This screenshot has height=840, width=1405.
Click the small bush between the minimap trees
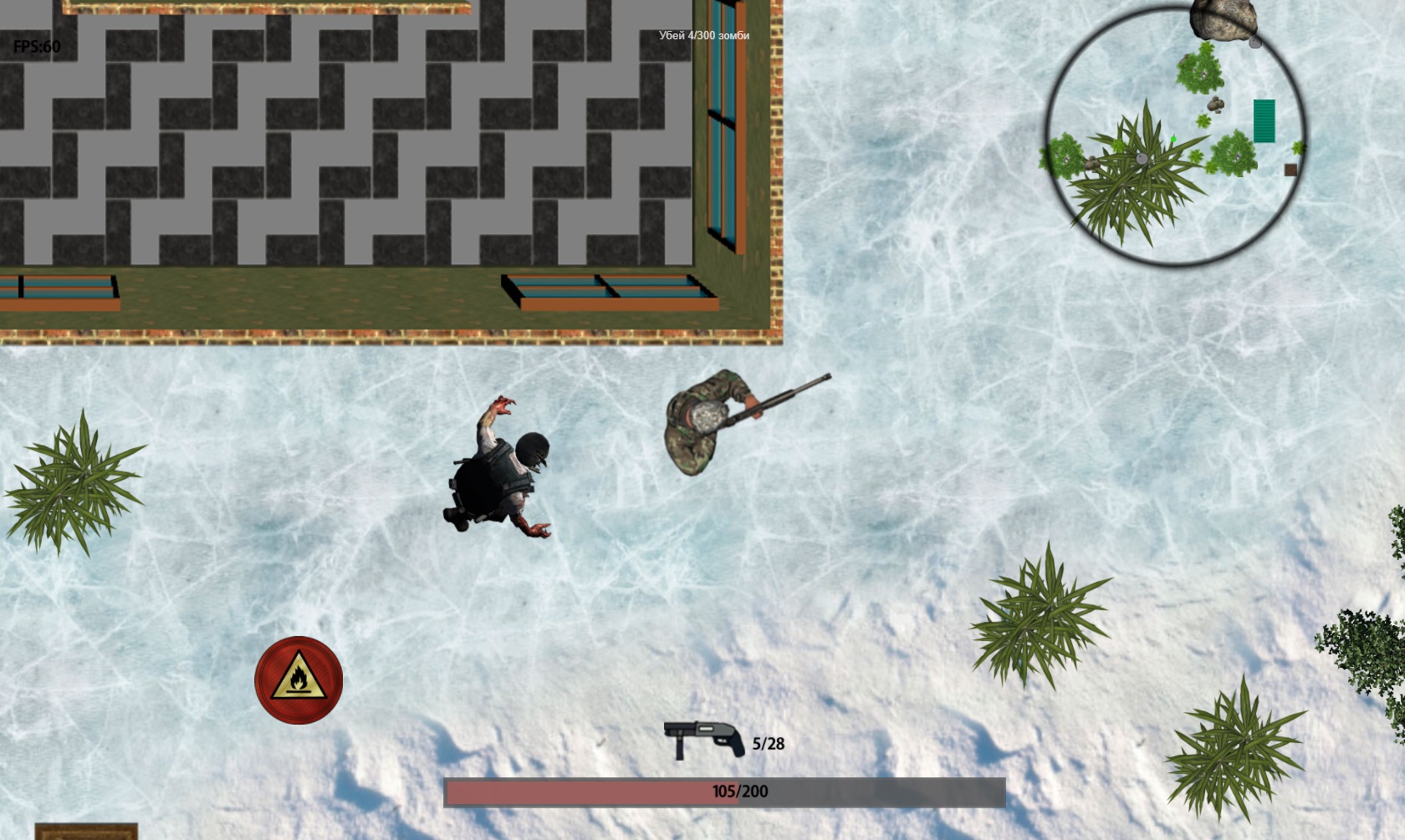coord(1205,120)
